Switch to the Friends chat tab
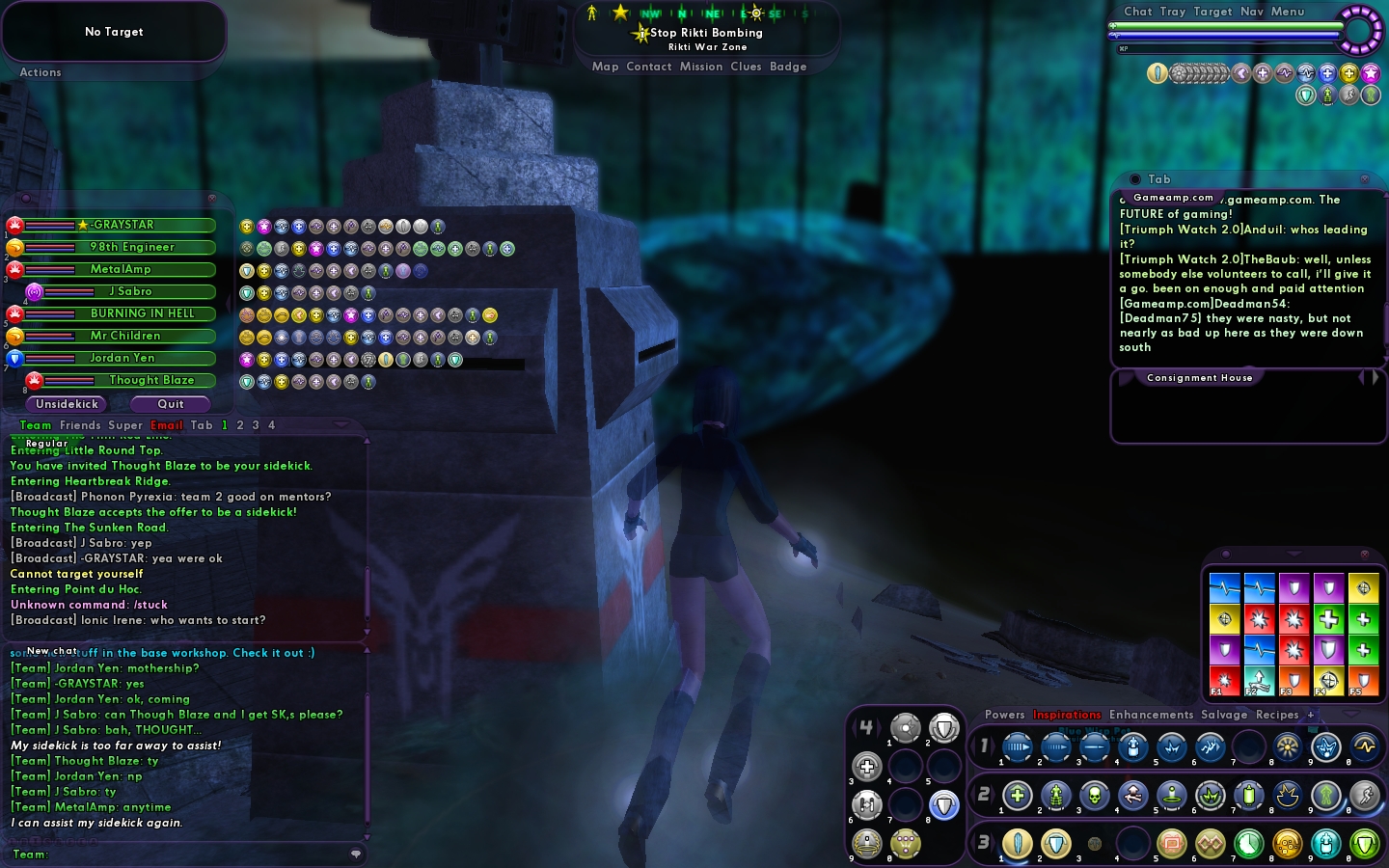The width and height of the screenshot is (1389, 868). (x=80, y=425)
